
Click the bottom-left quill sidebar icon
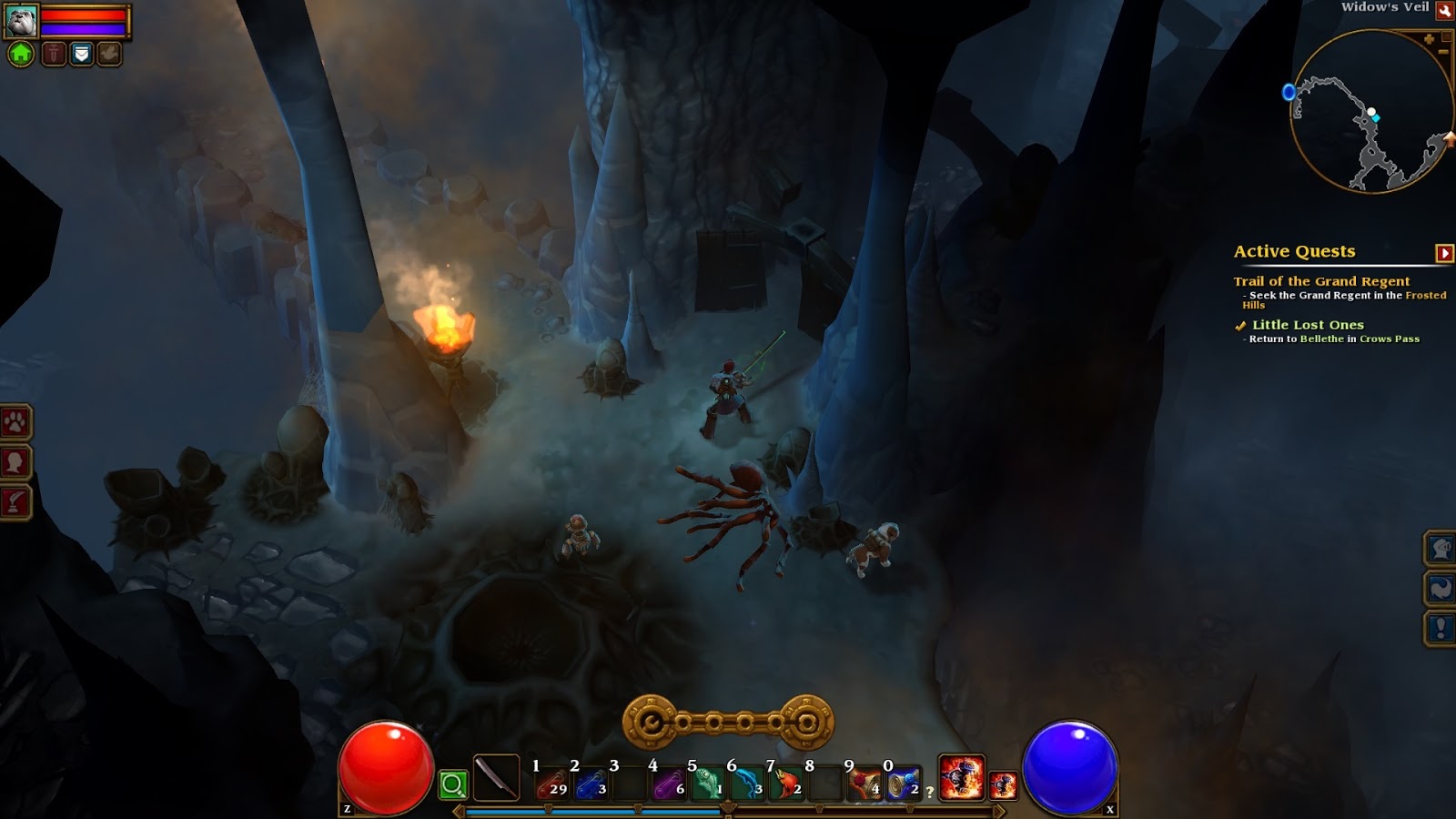click(13, 498)
